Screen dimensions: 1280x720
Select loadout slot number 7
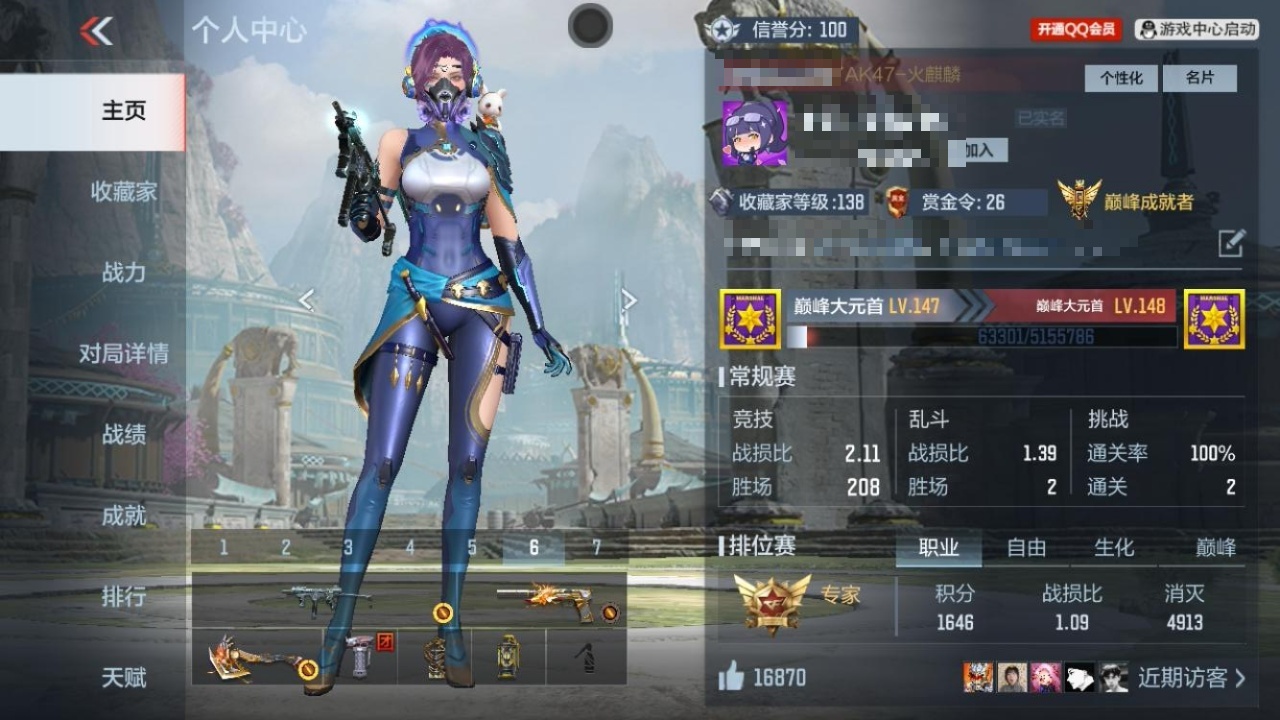[x=597, y=548]
